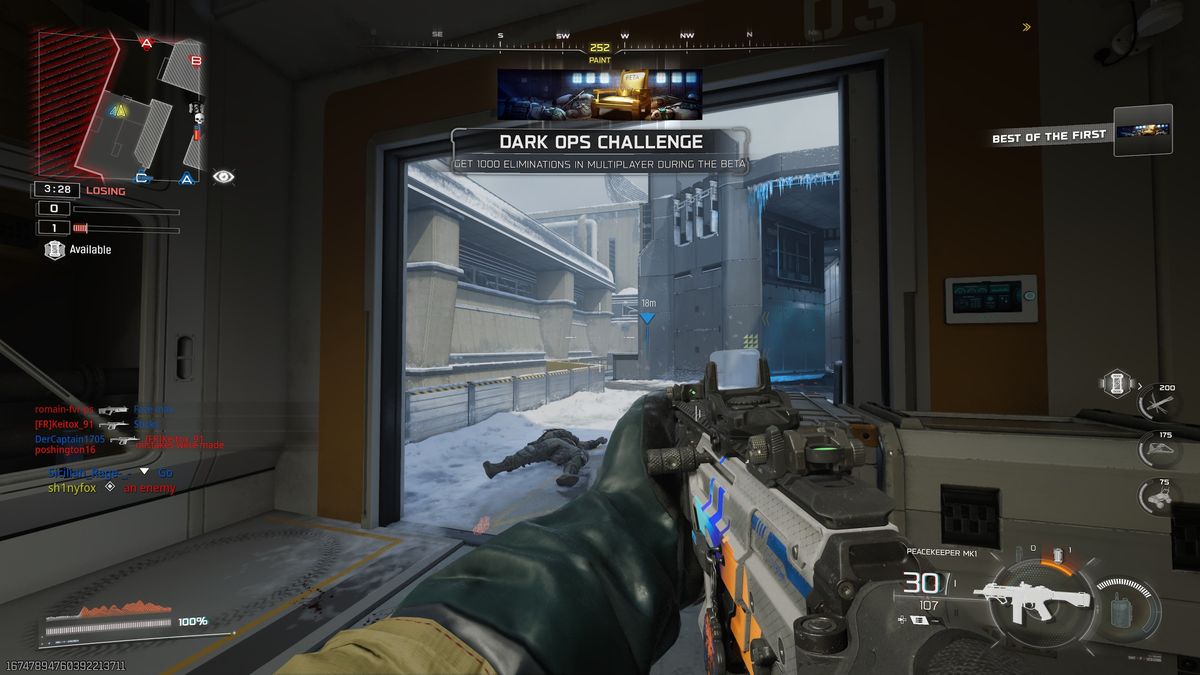
Task: Toggle the eye icon beside the minimap
Action: click(x=224, y=177)
